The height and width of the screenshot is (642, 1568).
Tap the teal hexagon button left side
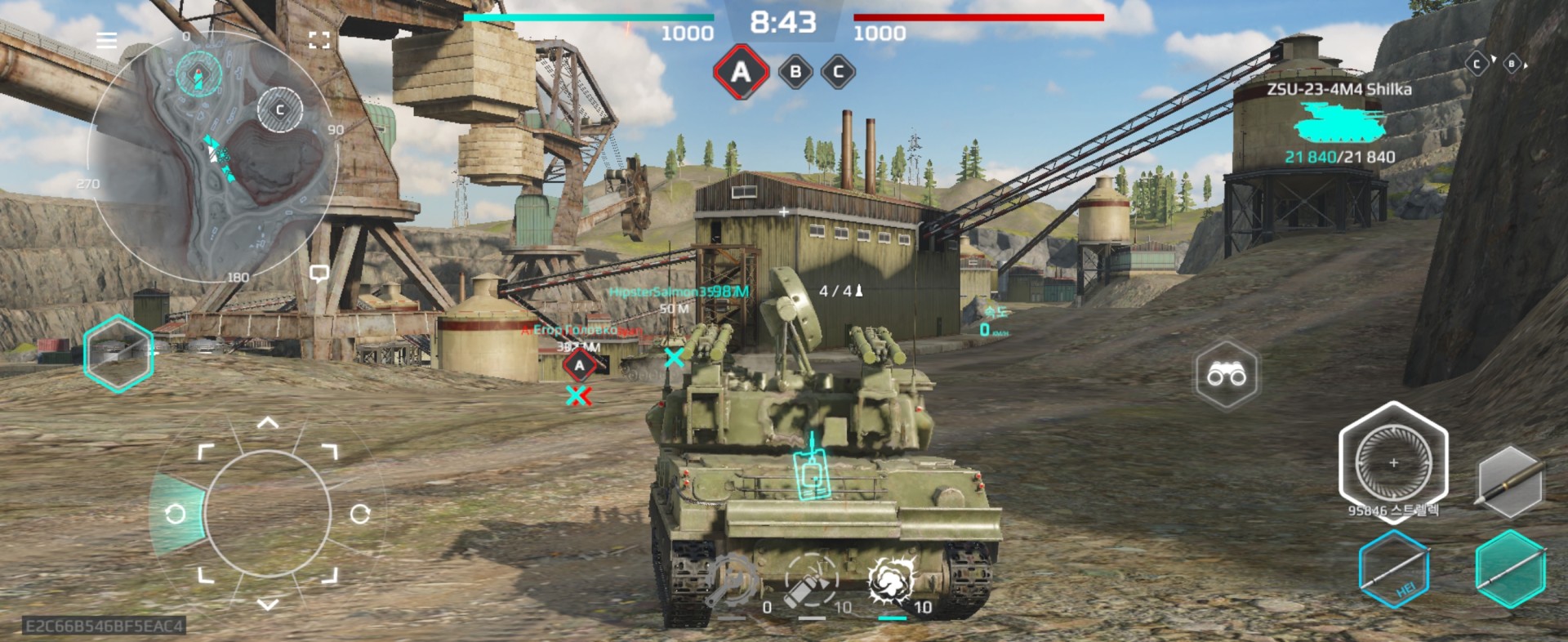[118, 353]
